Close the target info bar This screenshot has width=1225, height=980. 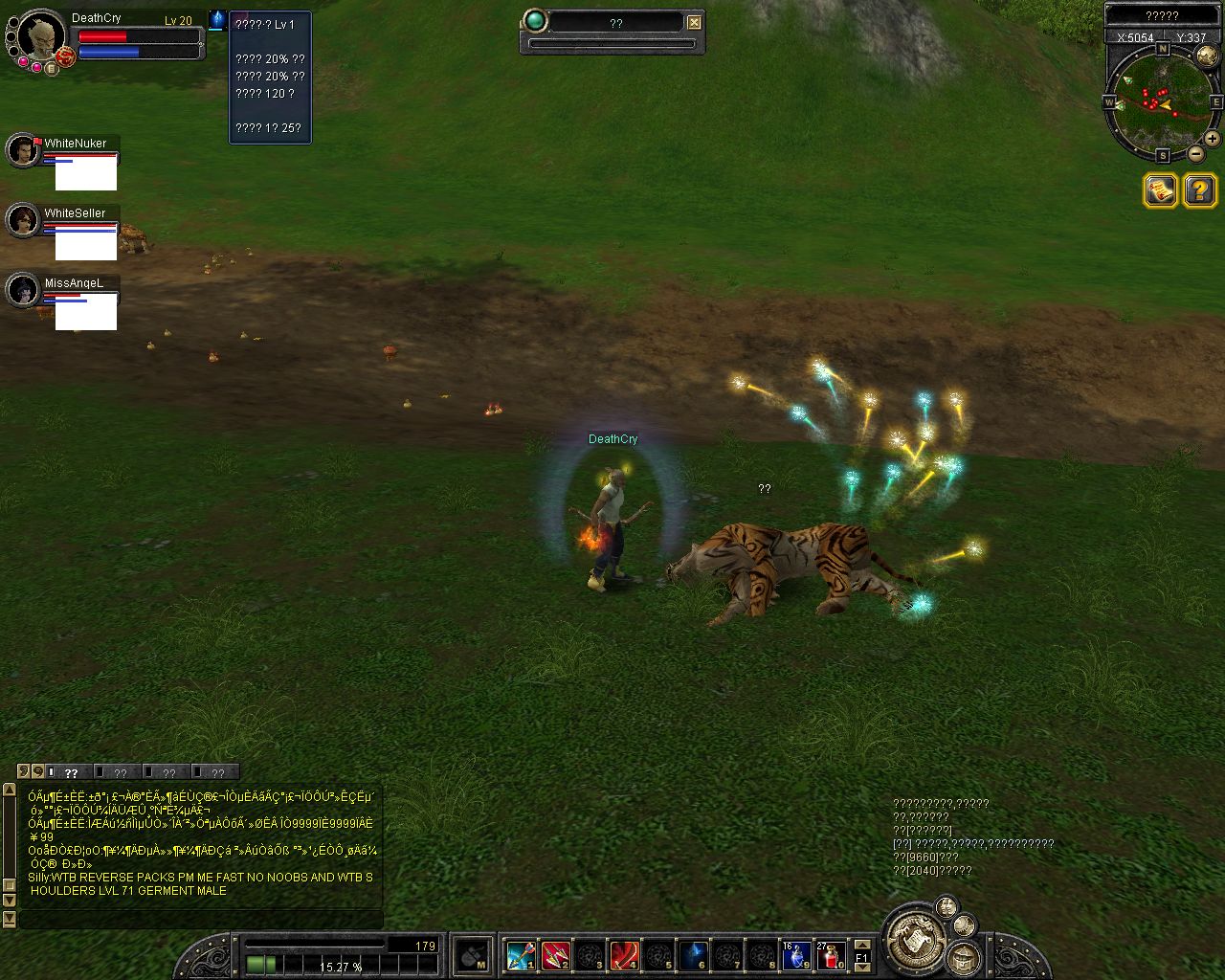pyautogui.click(x=695, y=22)
